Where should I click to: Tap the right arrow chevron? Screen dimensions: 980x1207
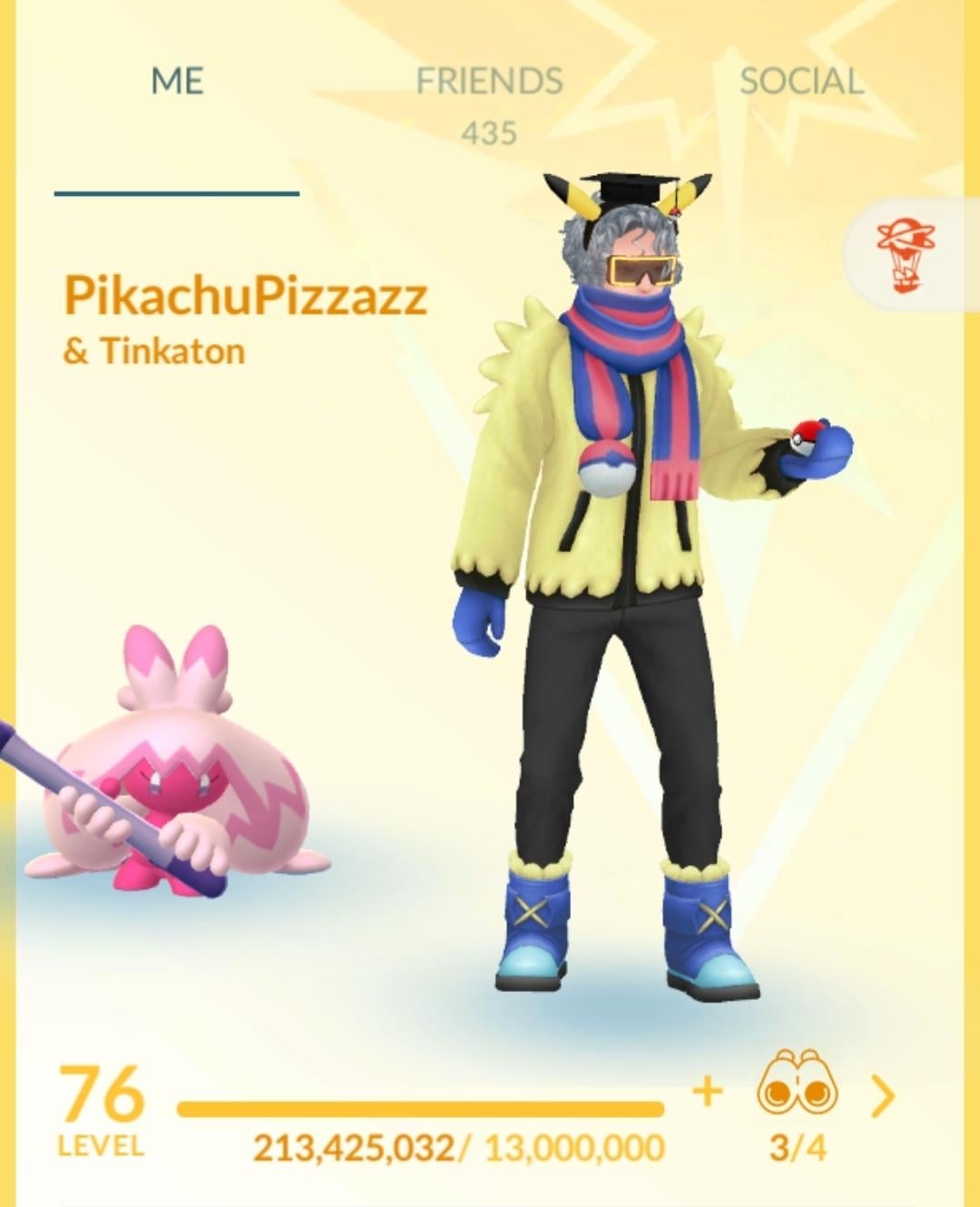882,1095
